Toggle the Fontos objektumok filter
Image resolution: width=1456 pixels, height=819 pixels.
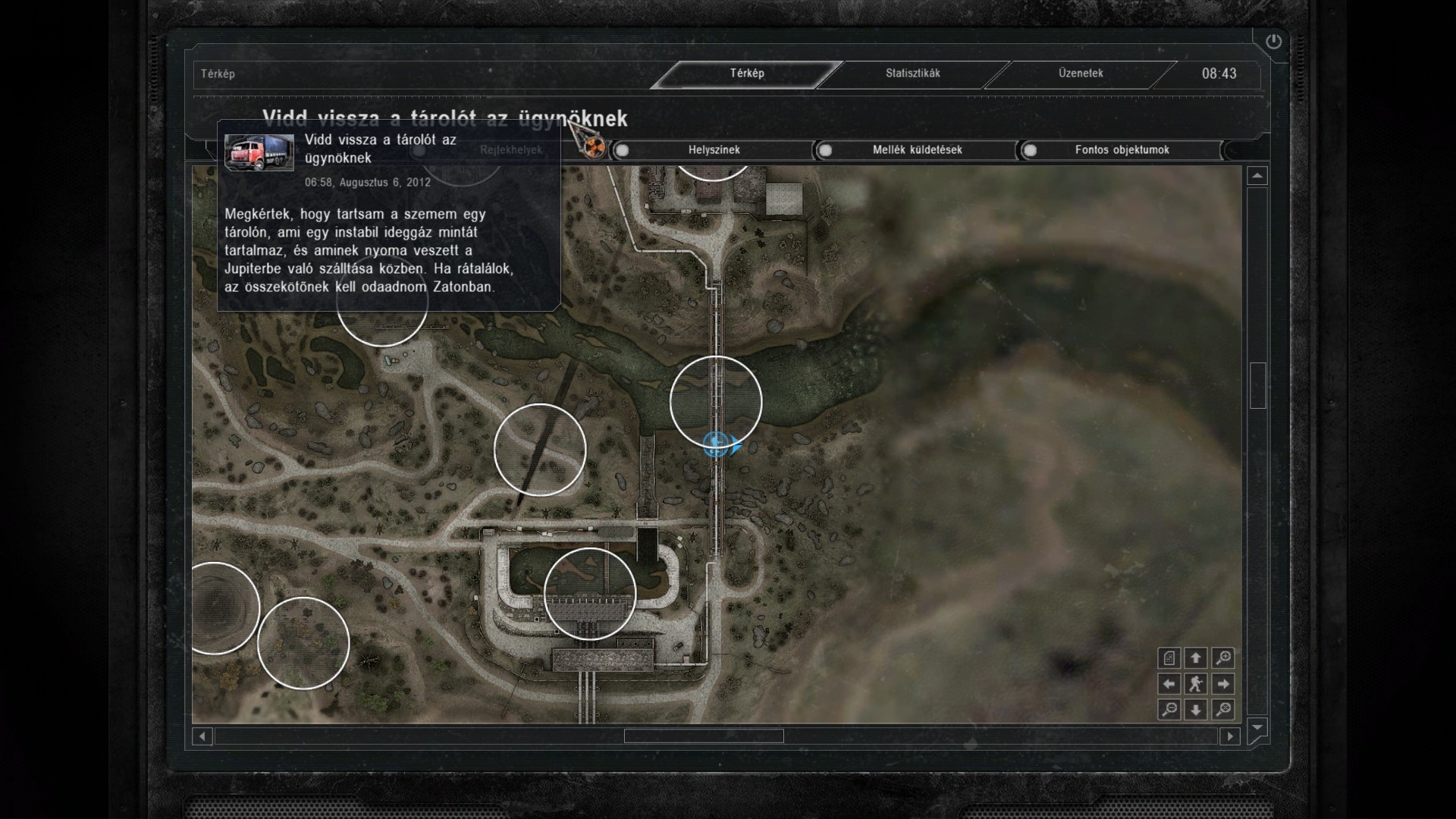[1121, 150]
